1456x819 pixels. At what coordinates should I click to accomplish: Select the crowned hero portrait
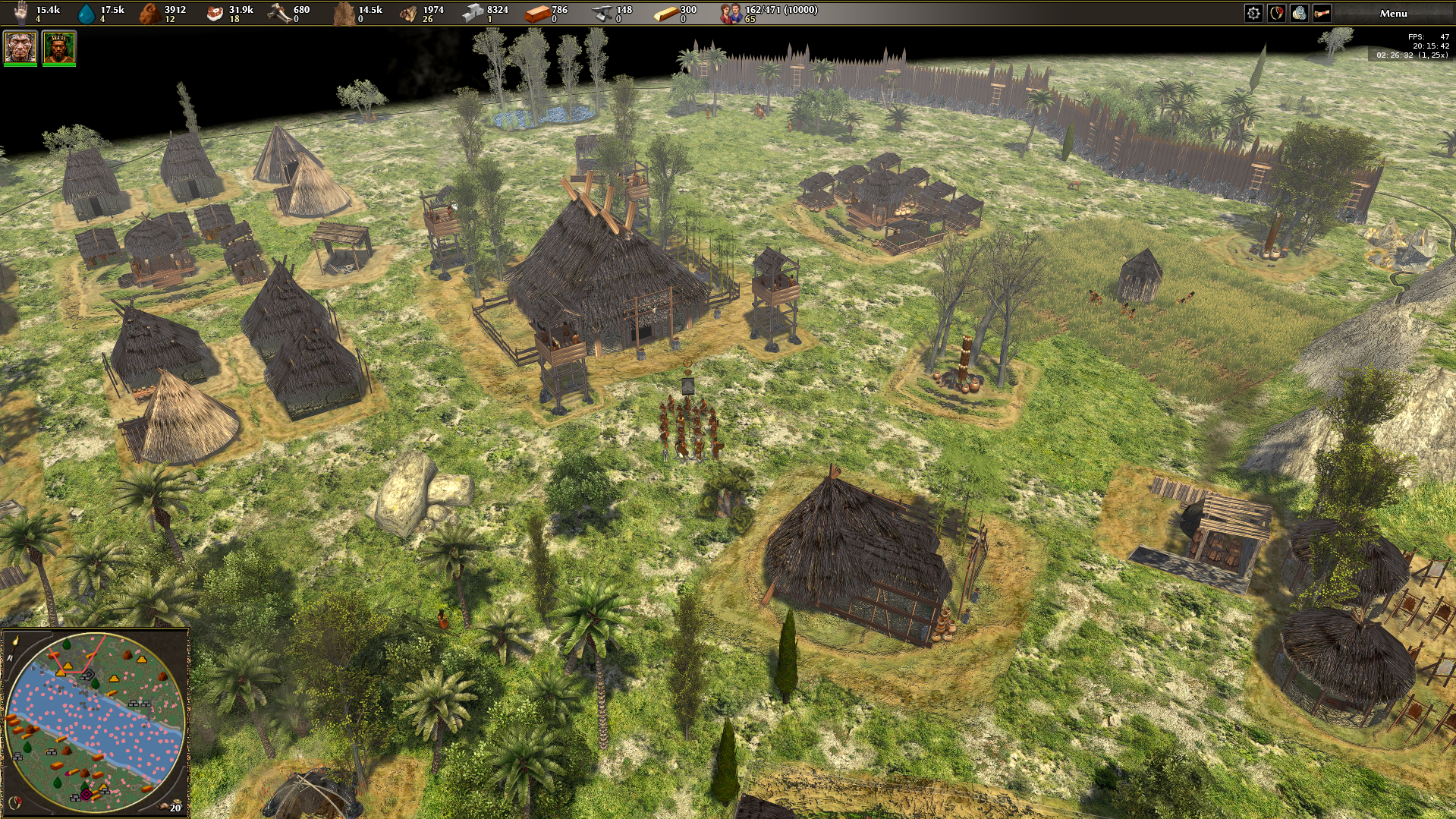(58, 47)
